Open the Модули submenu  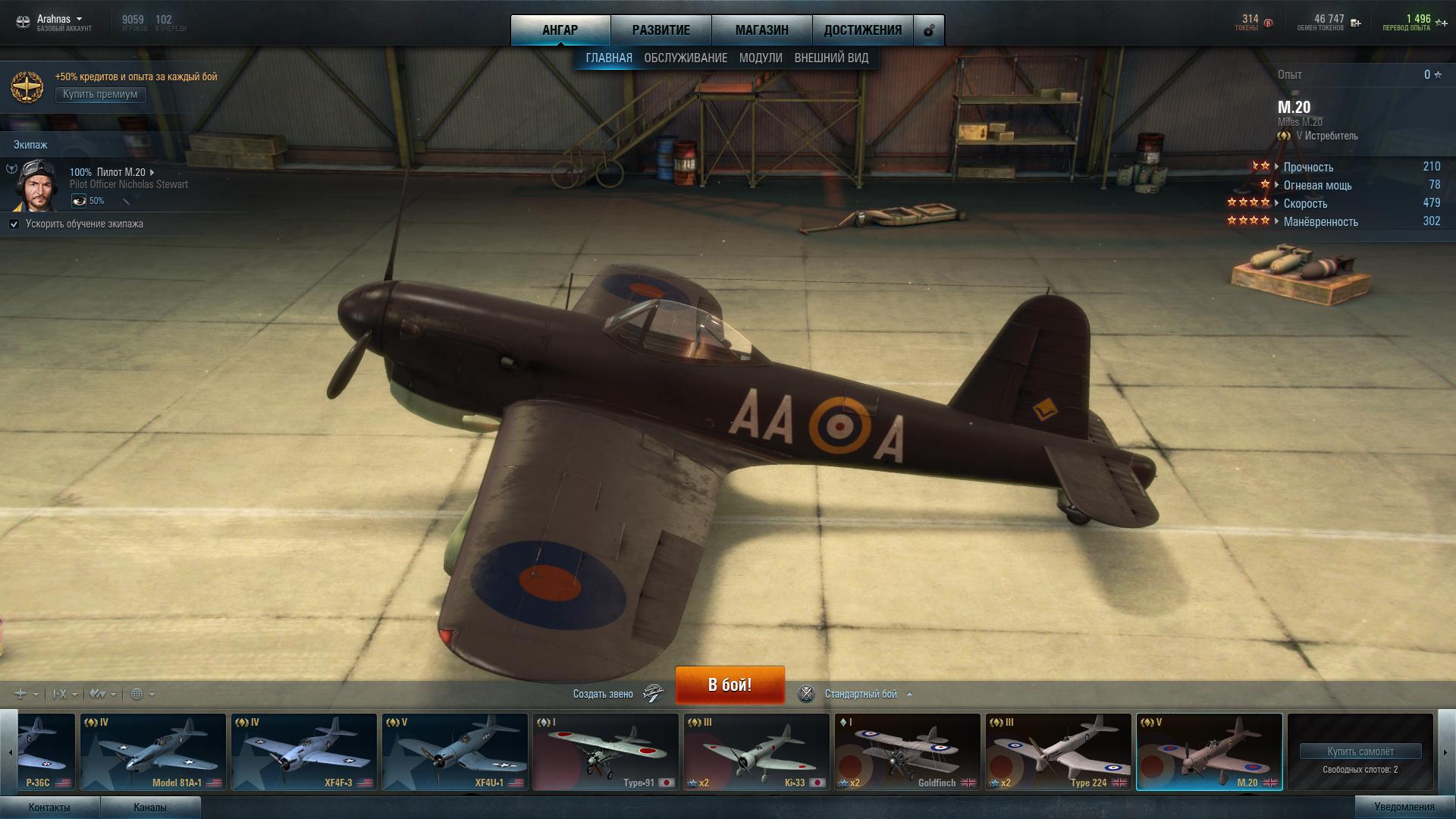tap(760, 58)
